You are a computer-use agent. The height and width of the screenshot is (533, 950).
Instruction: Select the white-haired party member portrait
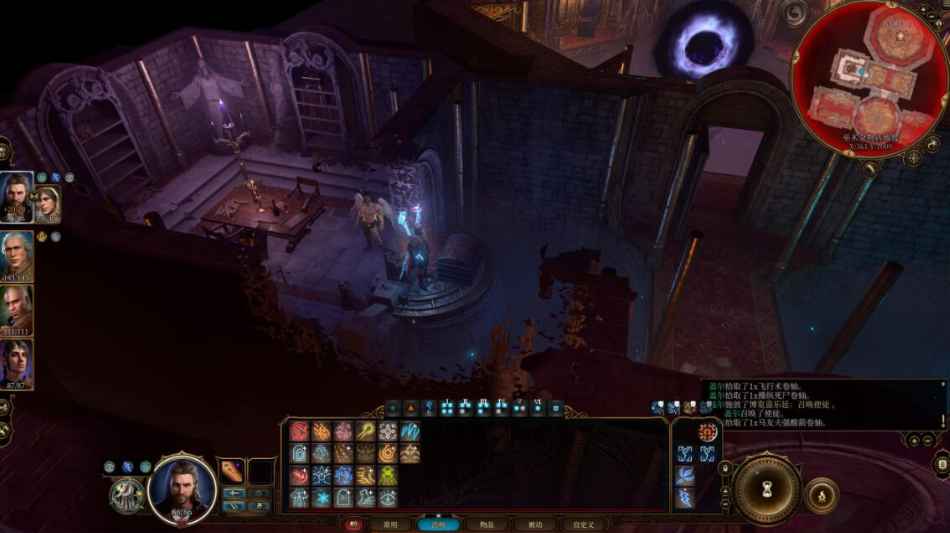17,254
